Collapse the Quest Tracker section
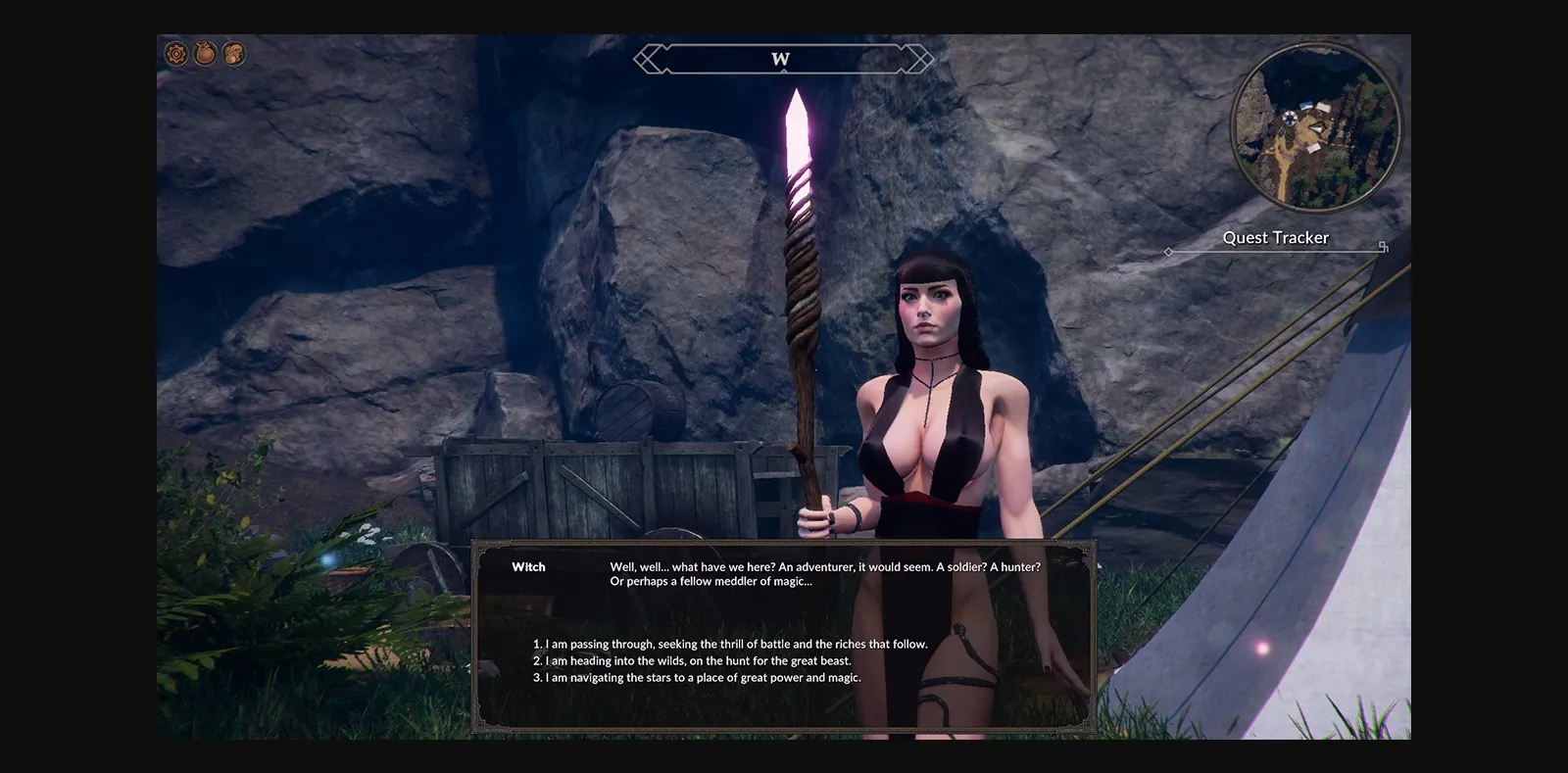 (1276, 237)
